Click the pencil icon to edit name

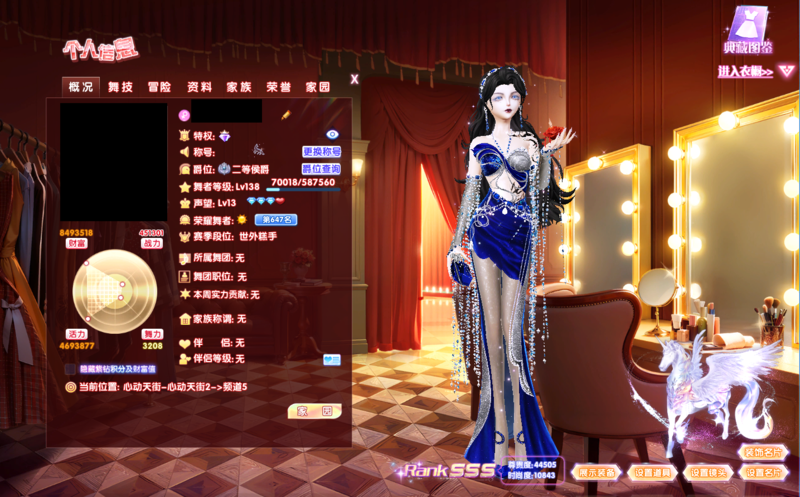click(x=285, y=116)
